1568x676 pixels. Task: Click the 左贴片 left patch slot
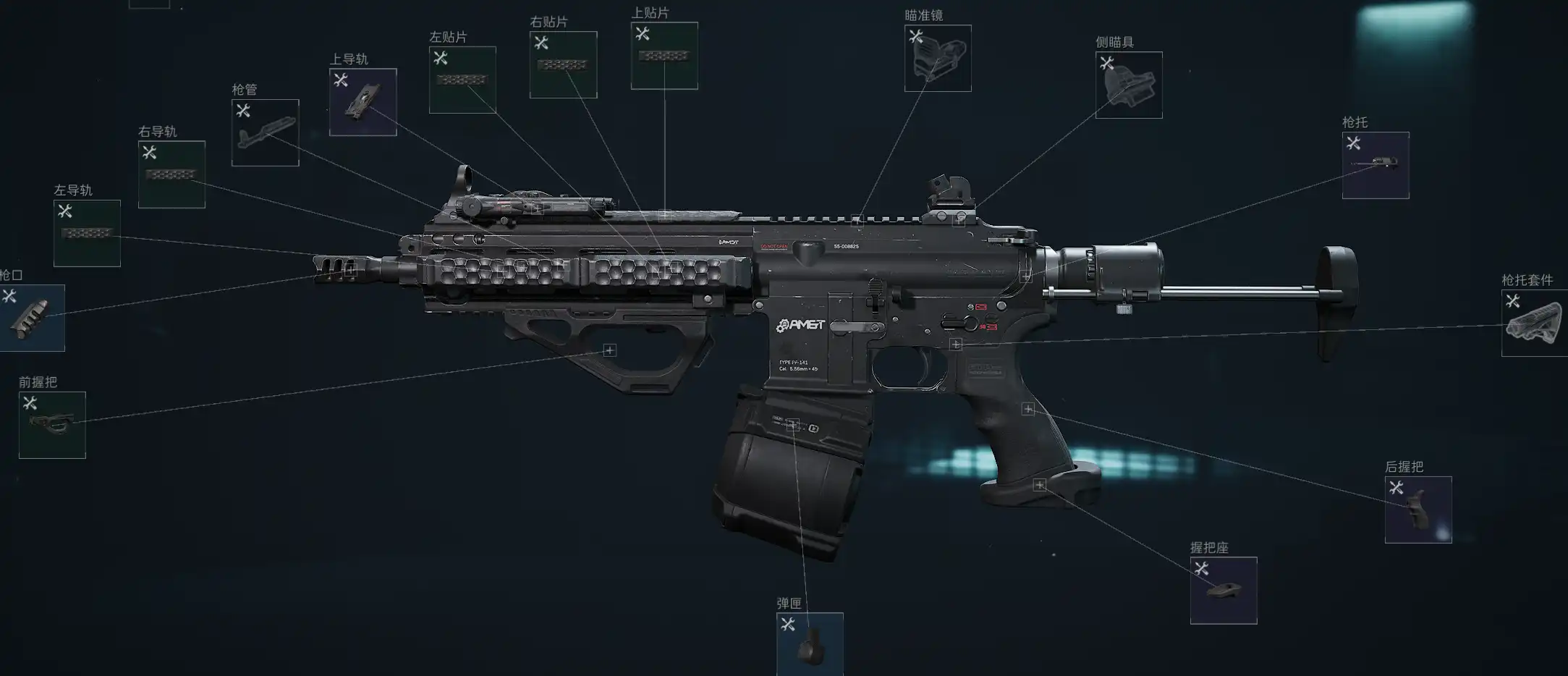tap(462, 80)
